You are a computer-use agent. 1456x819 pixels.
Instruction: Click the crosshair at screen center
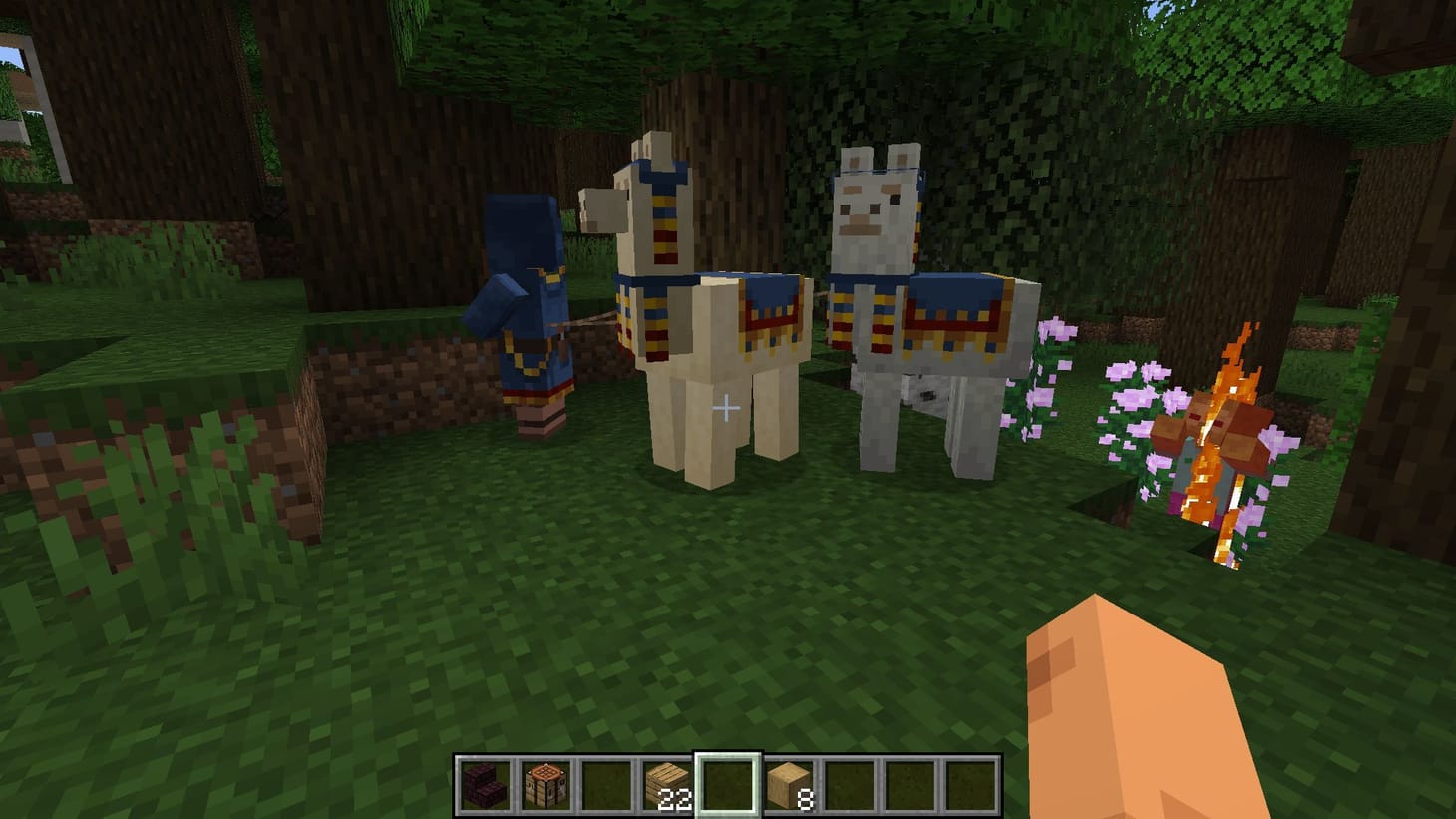point(727,407)
